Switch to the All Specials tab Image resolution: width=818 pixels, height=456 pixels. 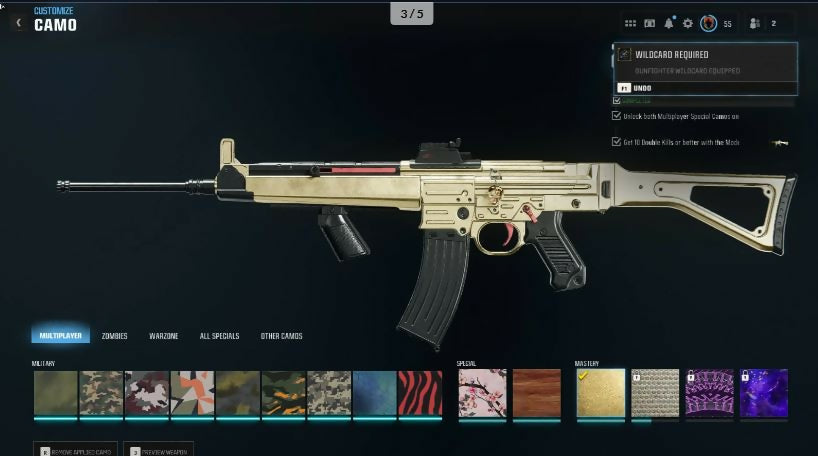point(219,336)
